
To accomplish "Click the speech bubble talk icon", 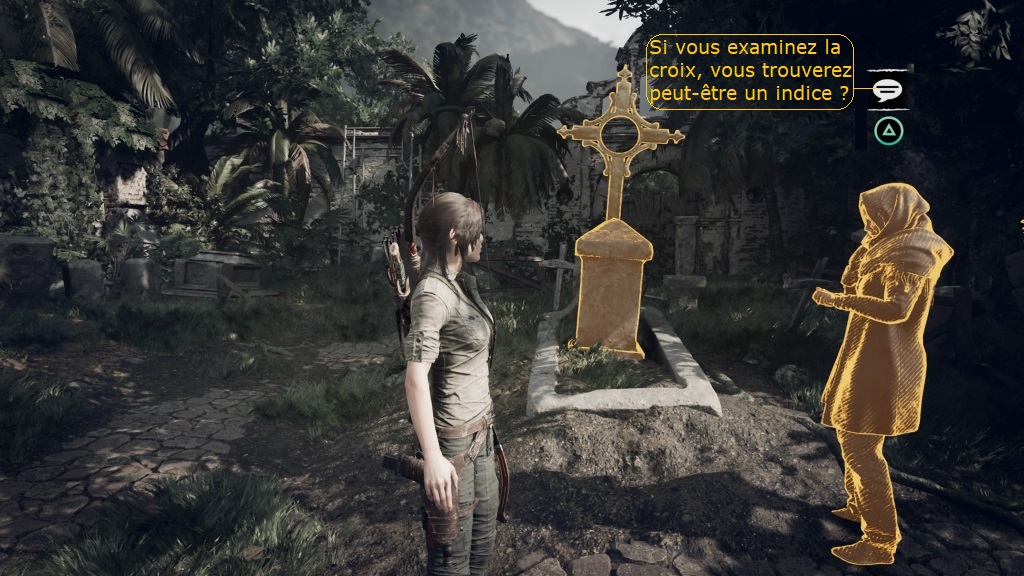I will coord(887,90).
